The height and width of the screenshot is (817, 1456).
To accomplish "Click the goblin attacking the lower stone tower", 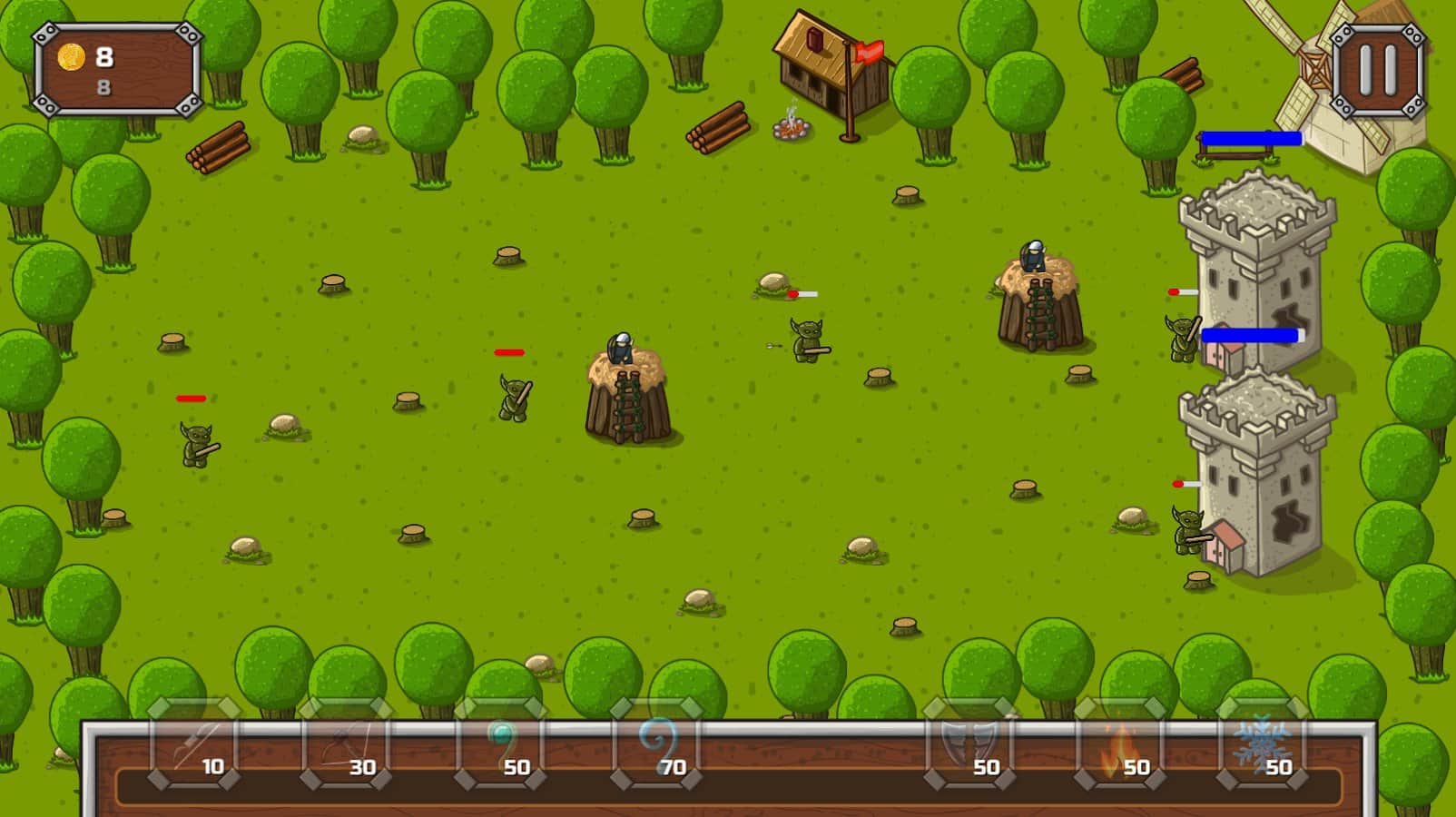I will (x=1188, y=531).
